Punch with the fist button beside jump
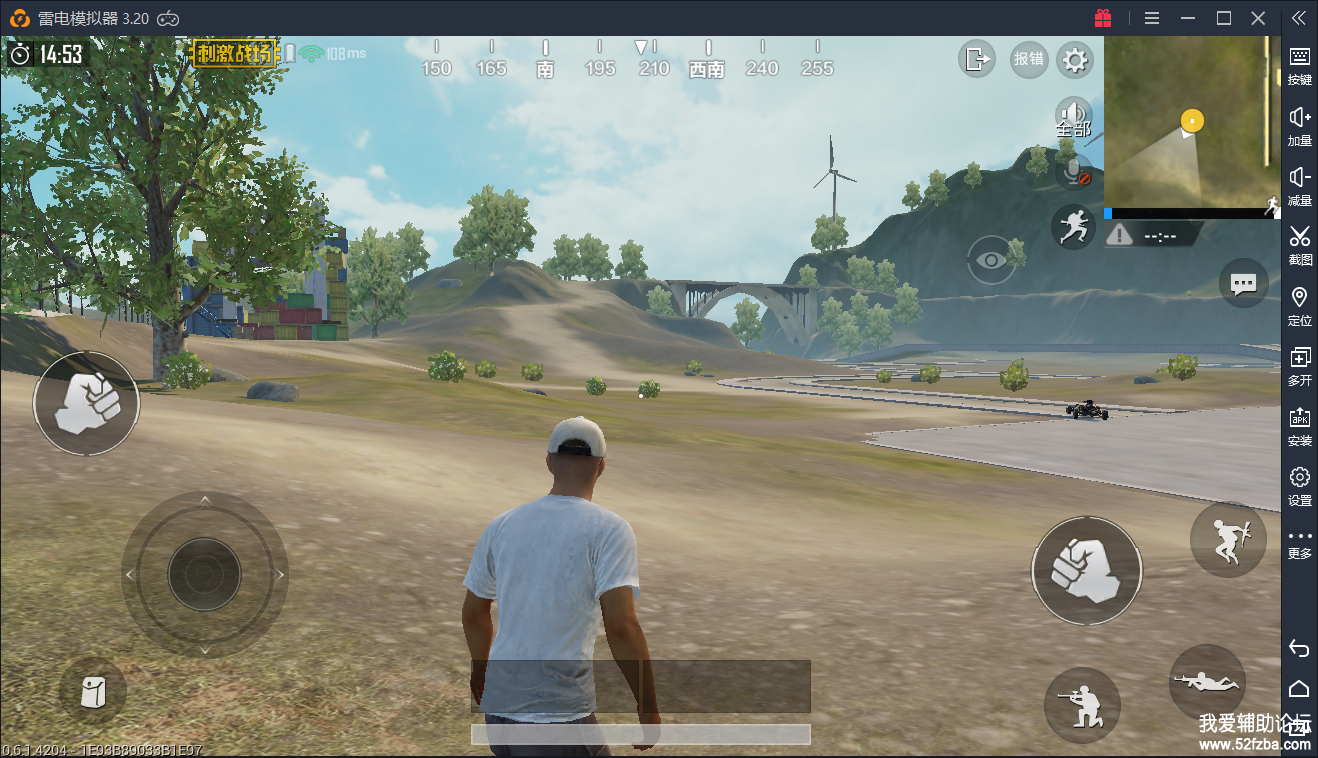1318x758 pixels. 1086,570
